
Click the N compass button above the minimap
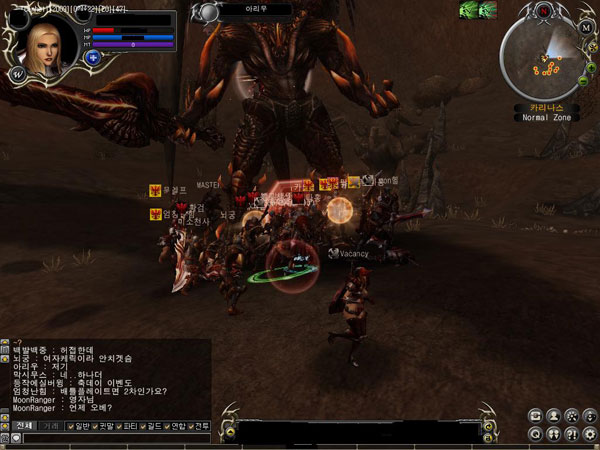(543, 10)
